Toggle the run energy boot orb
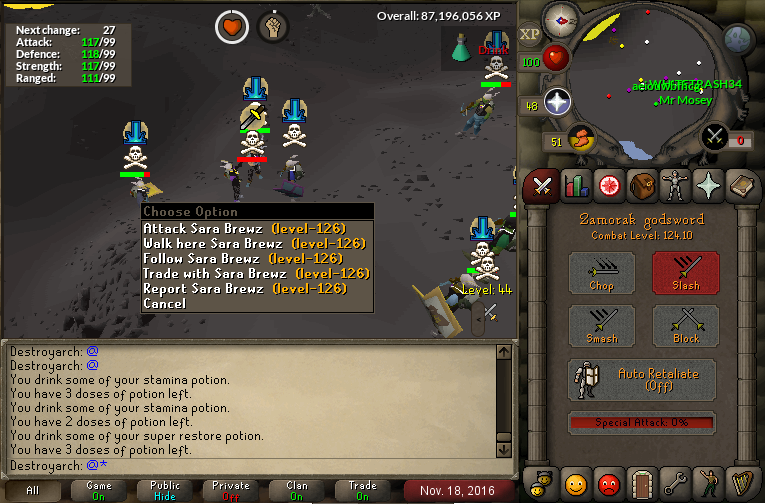 [578, 138]
